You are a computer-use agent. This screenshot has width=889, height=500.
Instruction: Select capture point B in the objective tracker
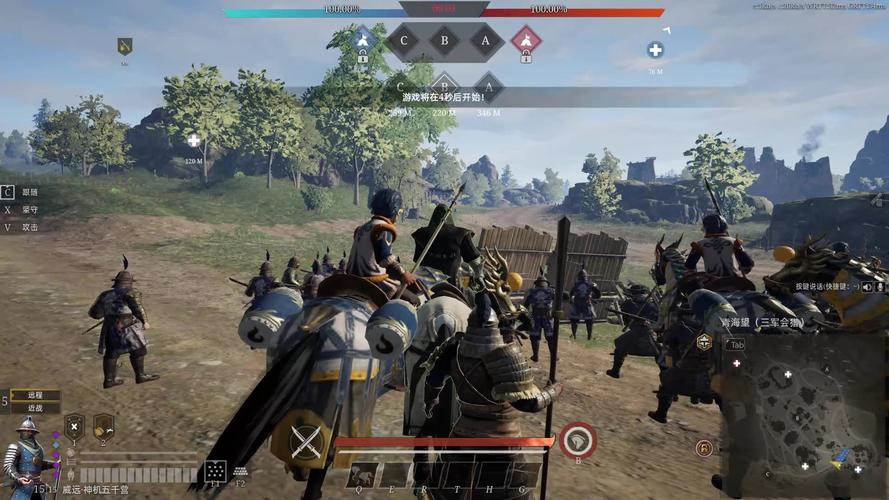click(445, 41)
